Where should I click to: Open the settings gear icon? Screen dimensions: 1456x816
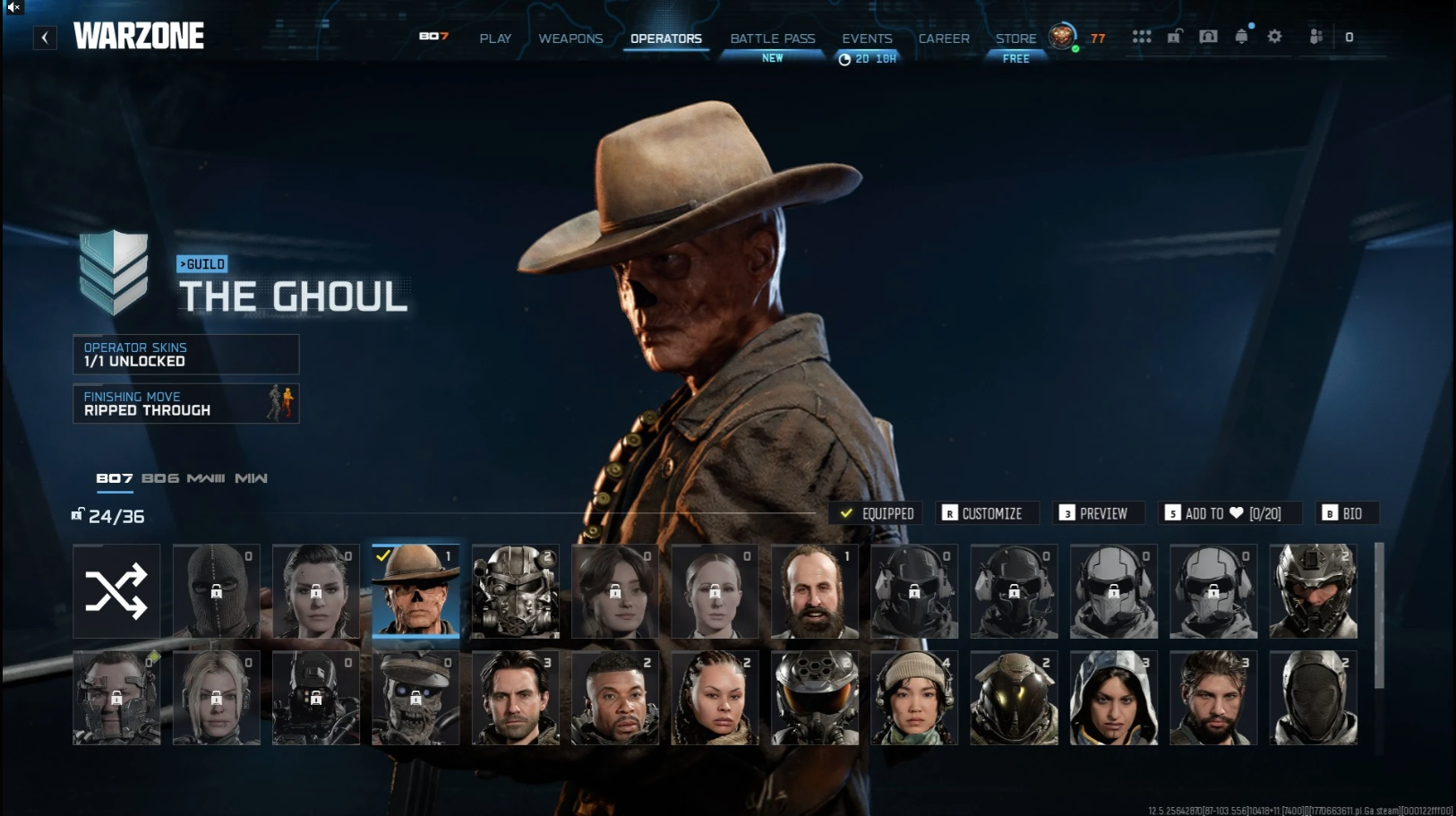coord(1274,37)
